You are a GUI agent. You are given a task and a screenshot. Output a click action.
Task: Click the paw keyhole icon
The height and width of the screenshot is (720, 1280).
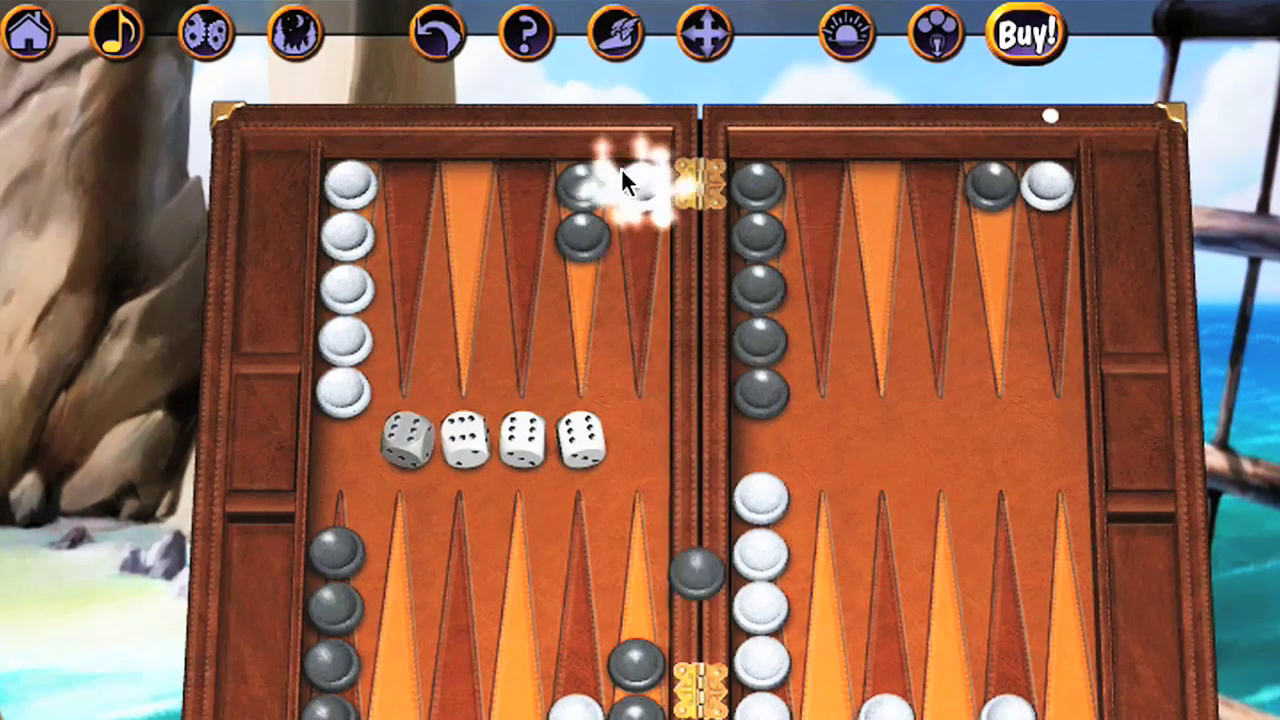click(936, 33)
